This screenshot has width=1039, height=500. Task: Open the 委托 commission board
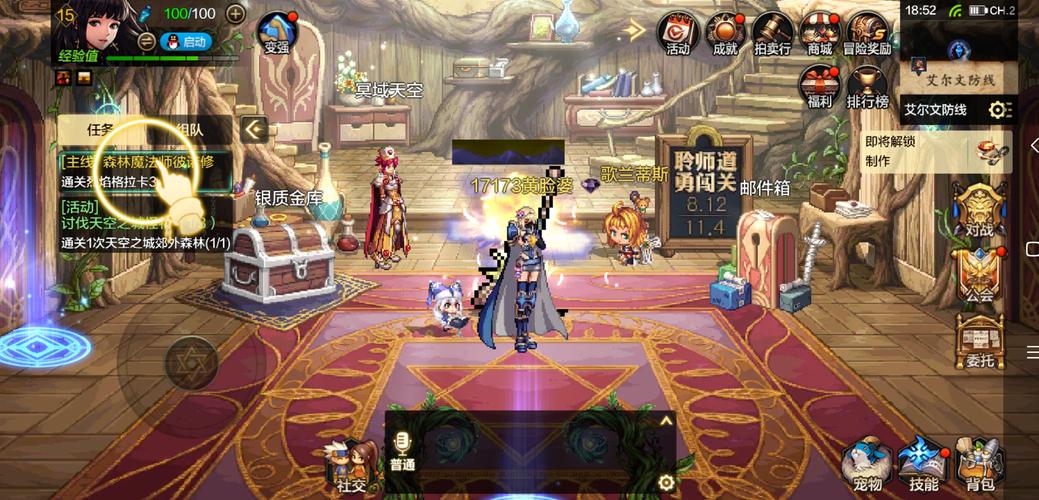(980, 341)
